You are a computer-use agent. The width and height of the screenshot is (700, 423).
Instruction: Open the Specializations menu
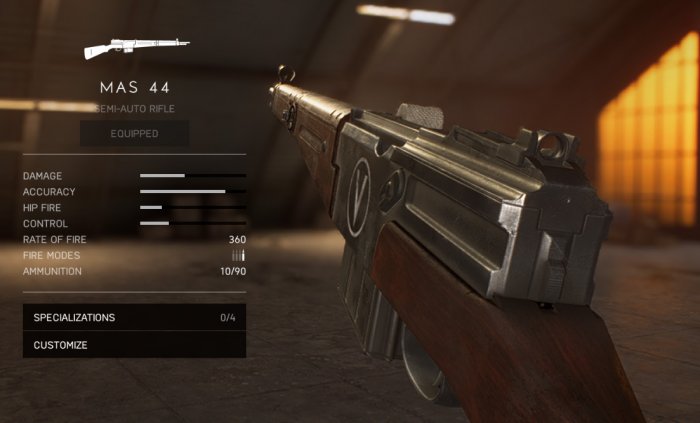tap(134, 317)
